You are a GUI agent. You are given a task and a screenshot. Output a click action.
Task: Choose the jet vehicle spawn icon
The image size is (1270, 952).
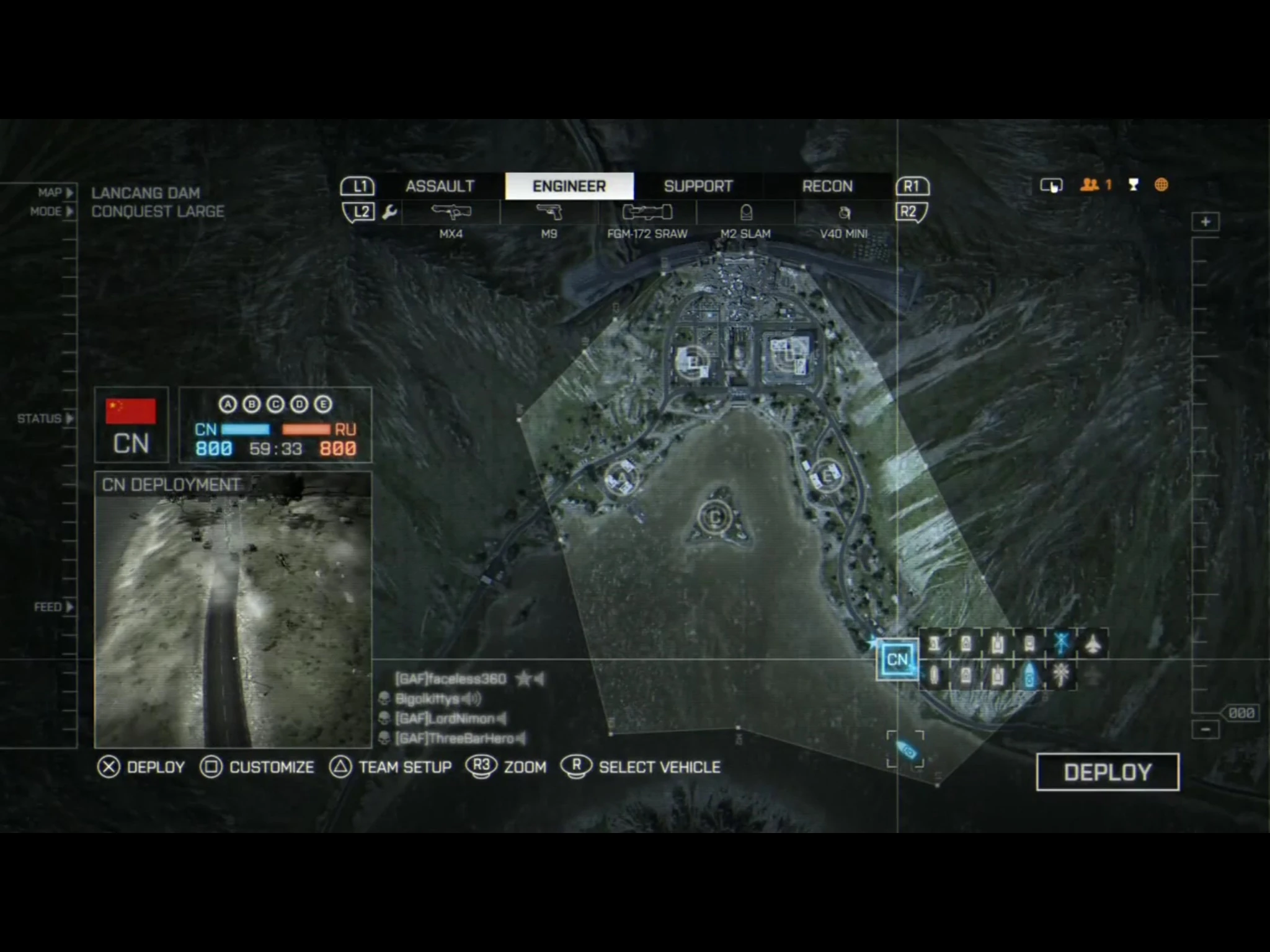1093,643
